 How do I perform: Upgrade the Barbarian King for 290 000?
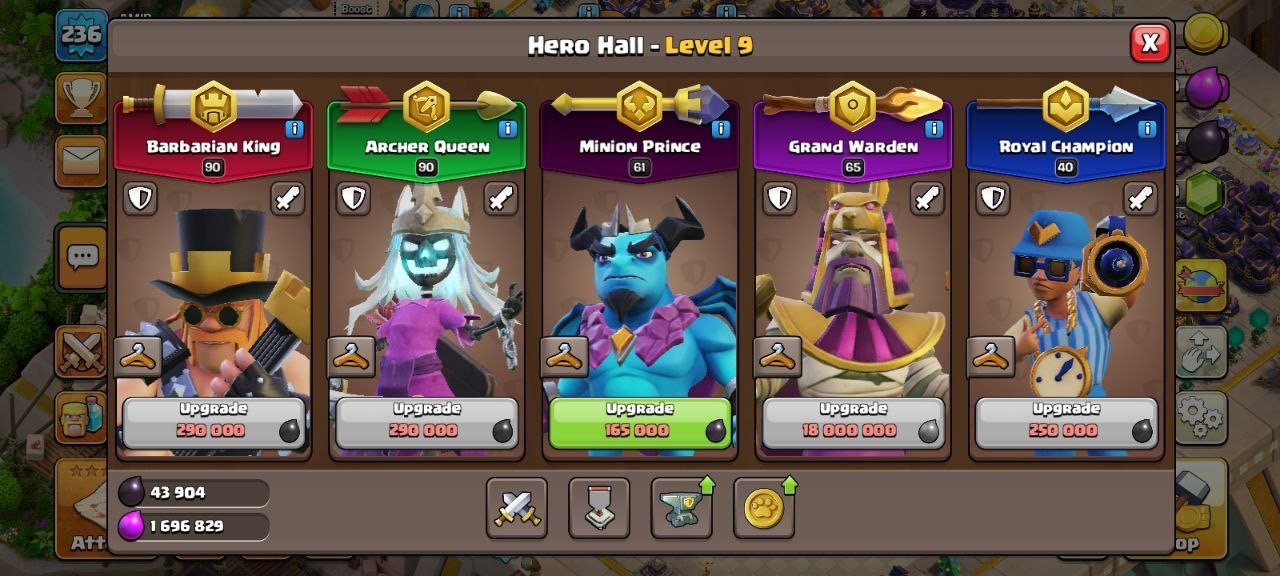click(213, 422)
